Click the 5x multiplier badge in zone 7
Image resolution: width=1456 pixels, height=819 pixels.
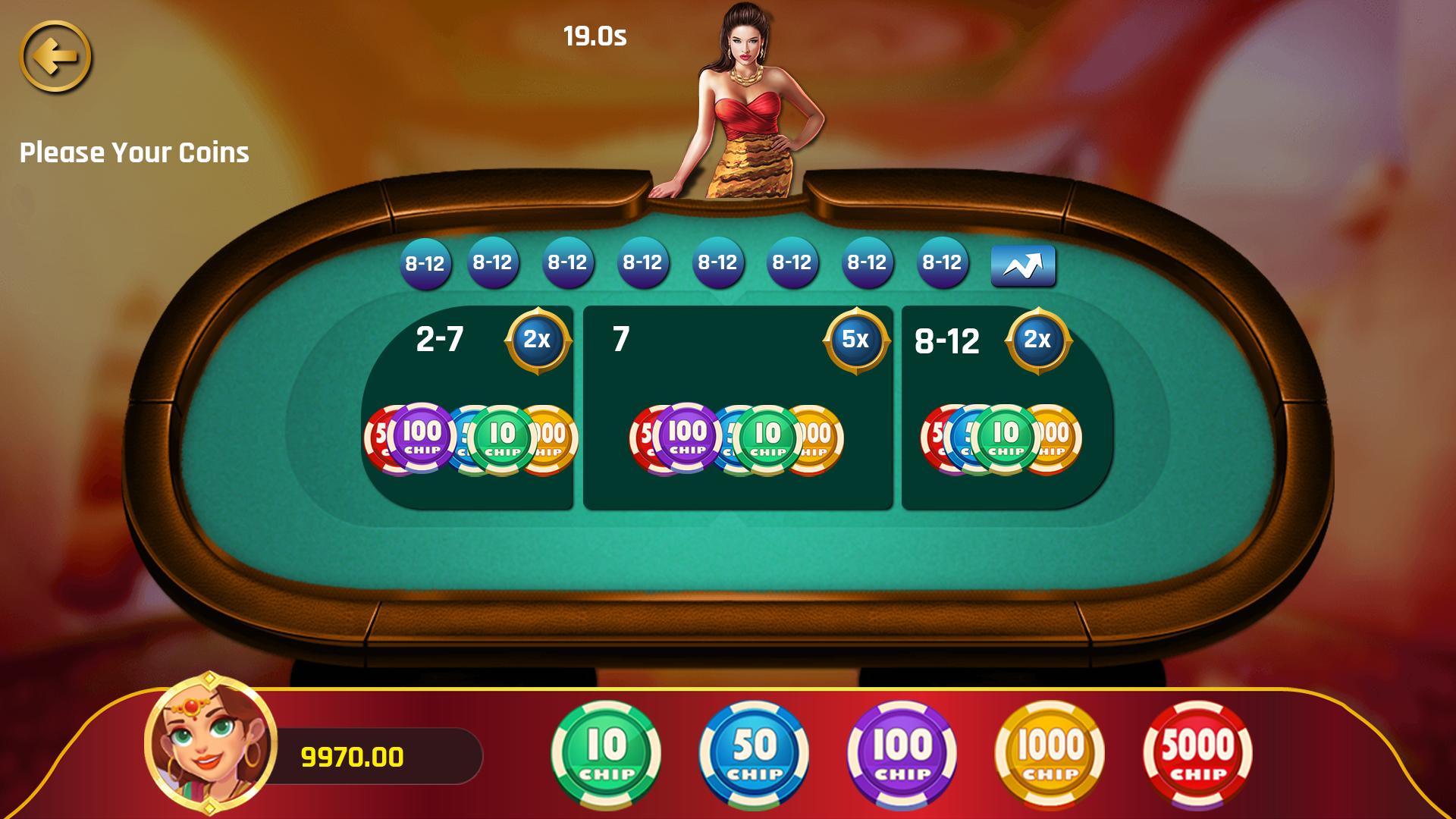[858, 340]
